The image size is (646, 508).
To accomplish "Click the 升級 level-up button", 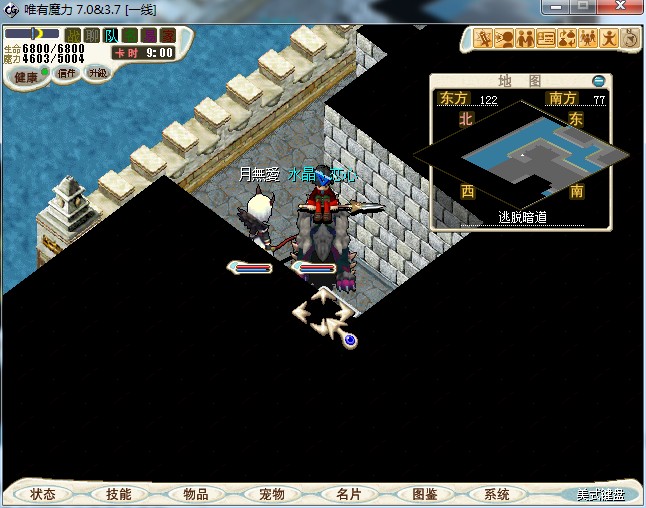I will (97, 73).
